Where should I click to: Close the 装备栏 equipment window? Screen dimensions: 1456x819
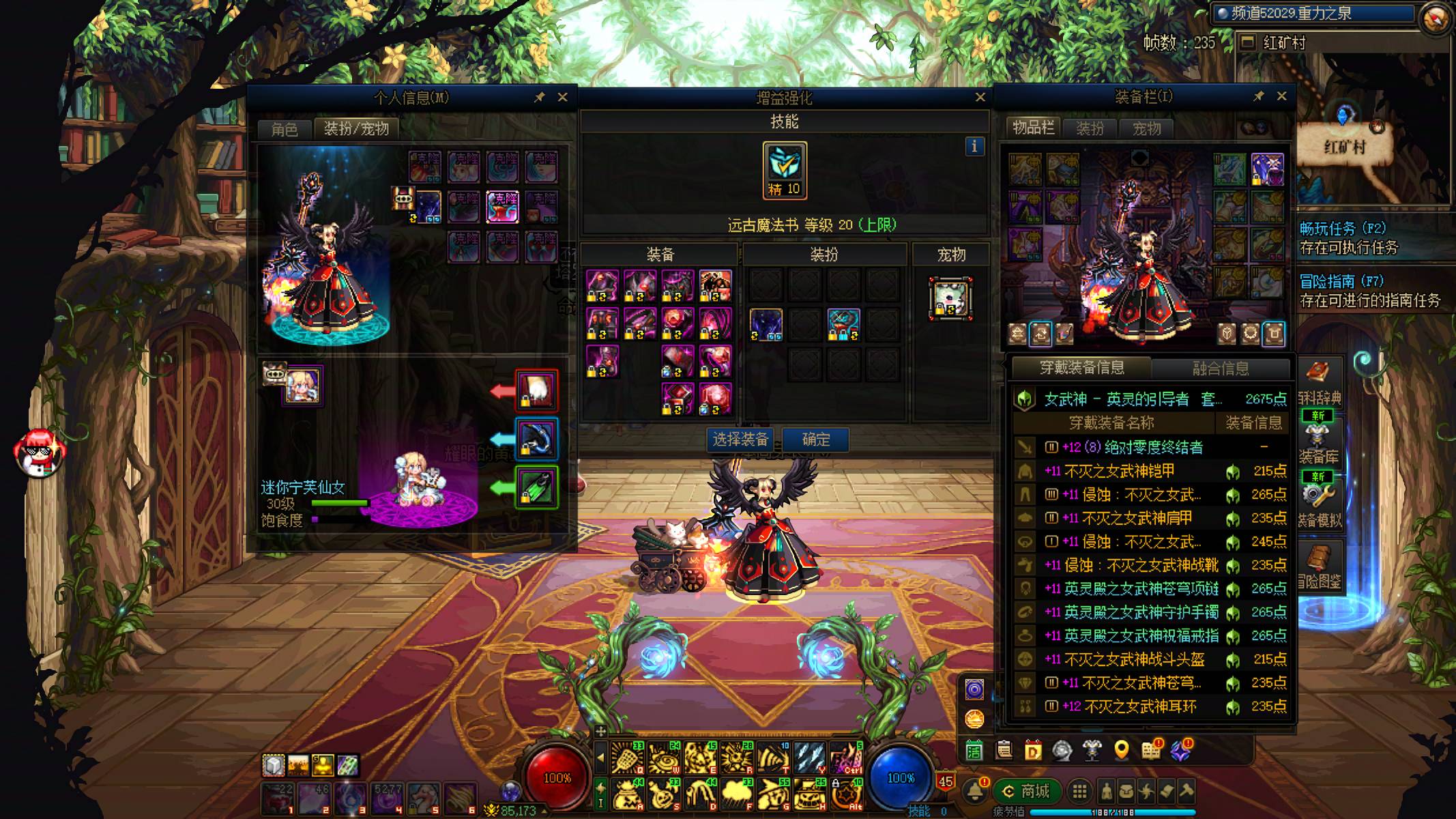point(1281,96)
